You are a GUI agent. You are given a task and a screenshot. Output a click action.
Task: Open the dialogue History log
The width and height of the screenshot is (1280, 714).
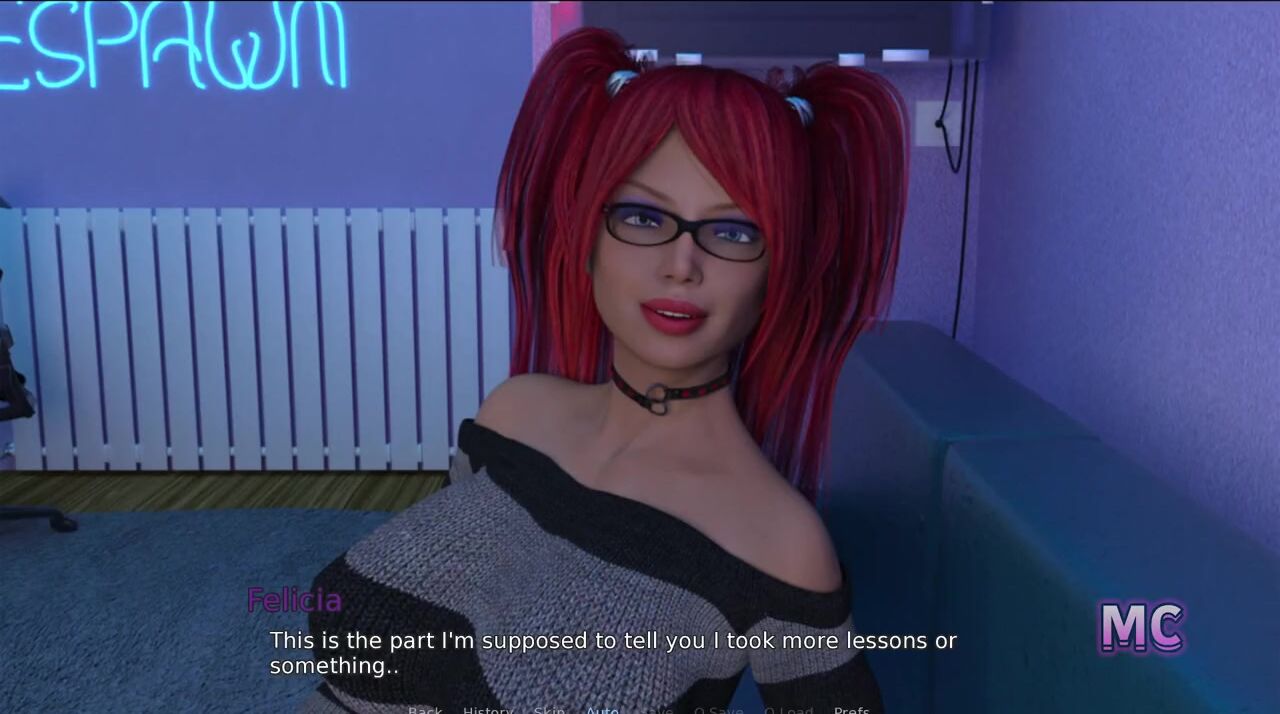click(487, 709)
